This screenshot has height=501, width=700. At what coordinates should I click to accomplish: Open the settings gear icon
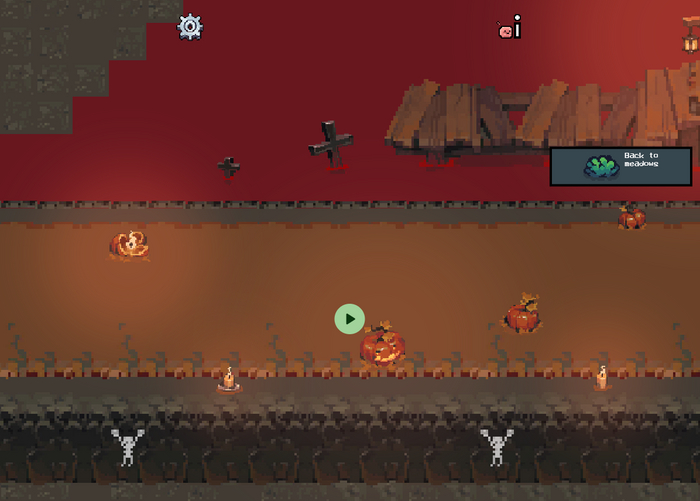click(x=190, y=27)
